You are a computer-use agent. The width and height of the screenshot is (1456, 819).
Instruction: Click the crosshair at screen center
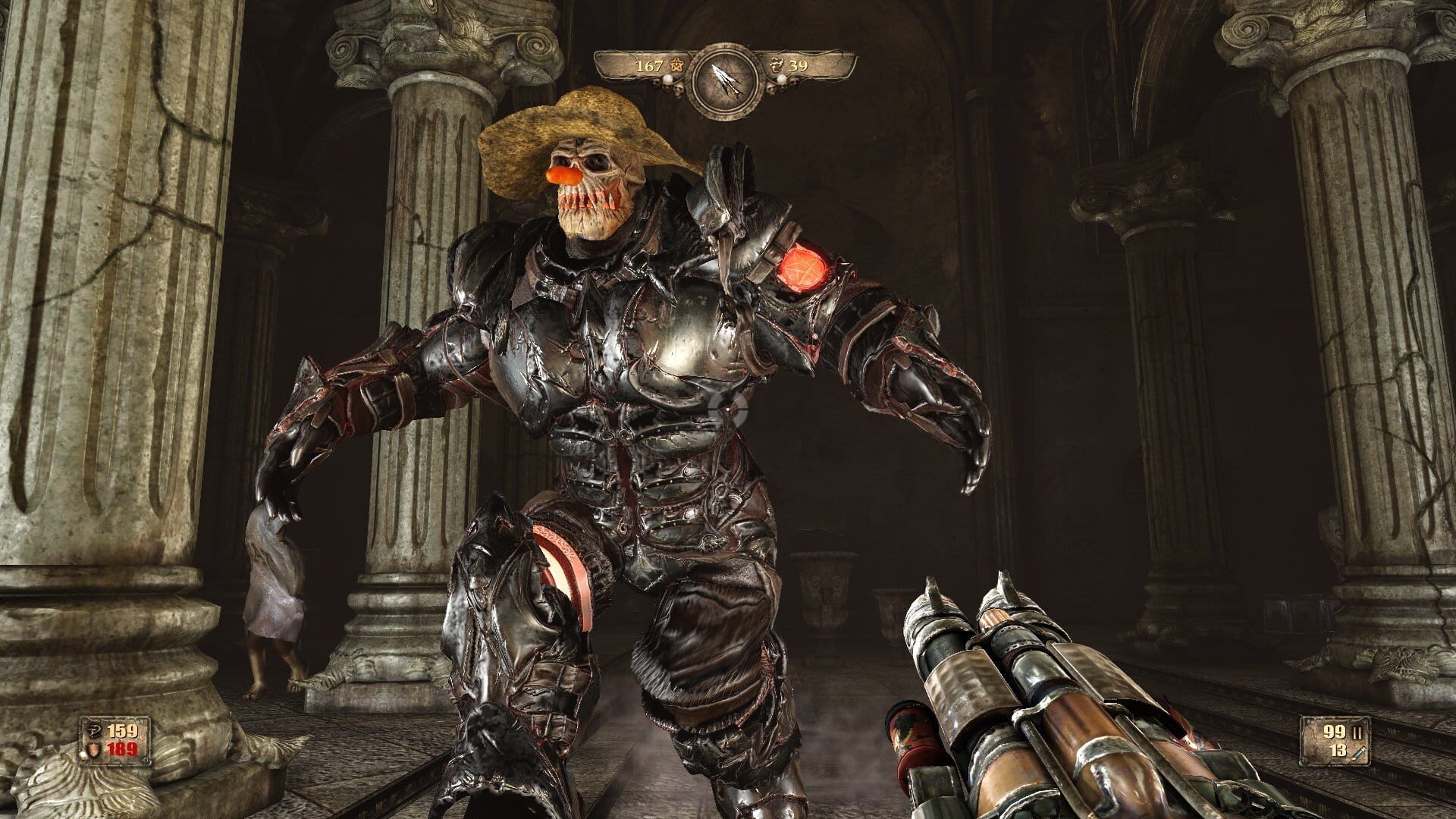(728, 409)
